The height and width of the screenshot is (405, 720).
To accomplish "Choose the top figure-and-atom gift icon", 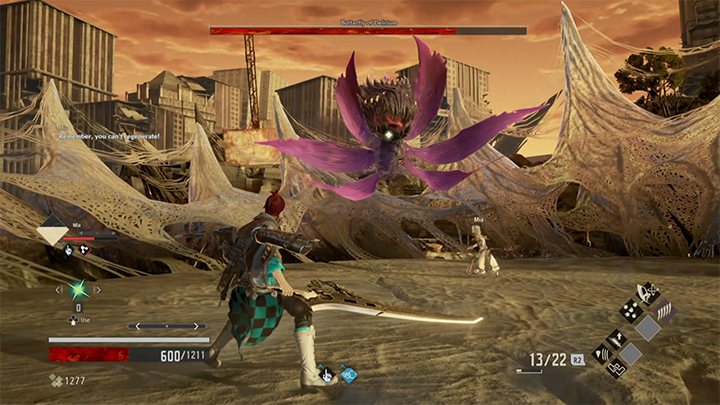I will 648,293.
